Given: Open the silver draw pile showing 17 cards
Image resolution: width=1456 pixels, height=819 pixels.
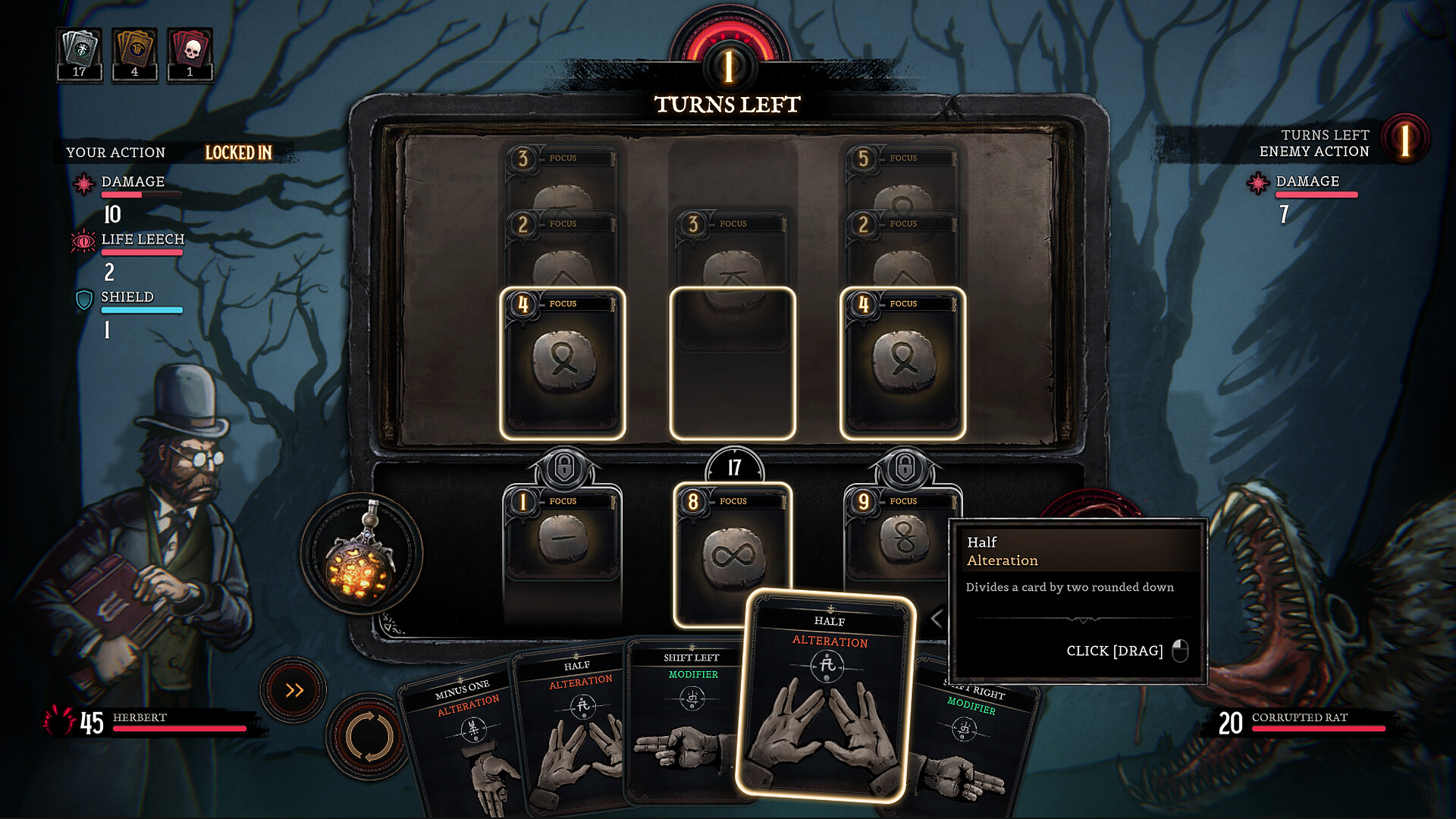Looking at the screenshot, I should [x=79, y=47].
